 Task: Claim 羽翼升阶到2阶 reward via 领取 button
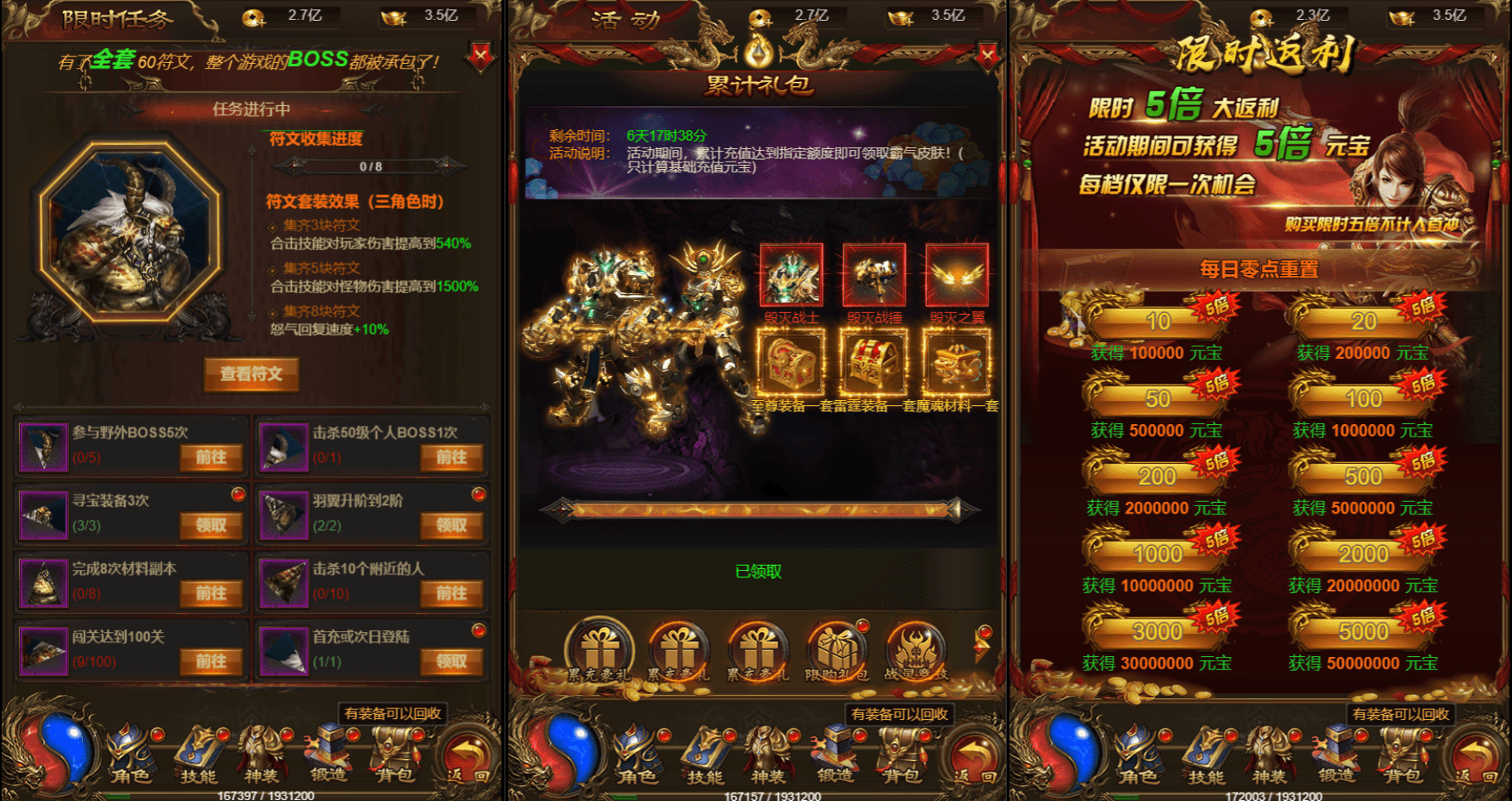coord(452,525)
